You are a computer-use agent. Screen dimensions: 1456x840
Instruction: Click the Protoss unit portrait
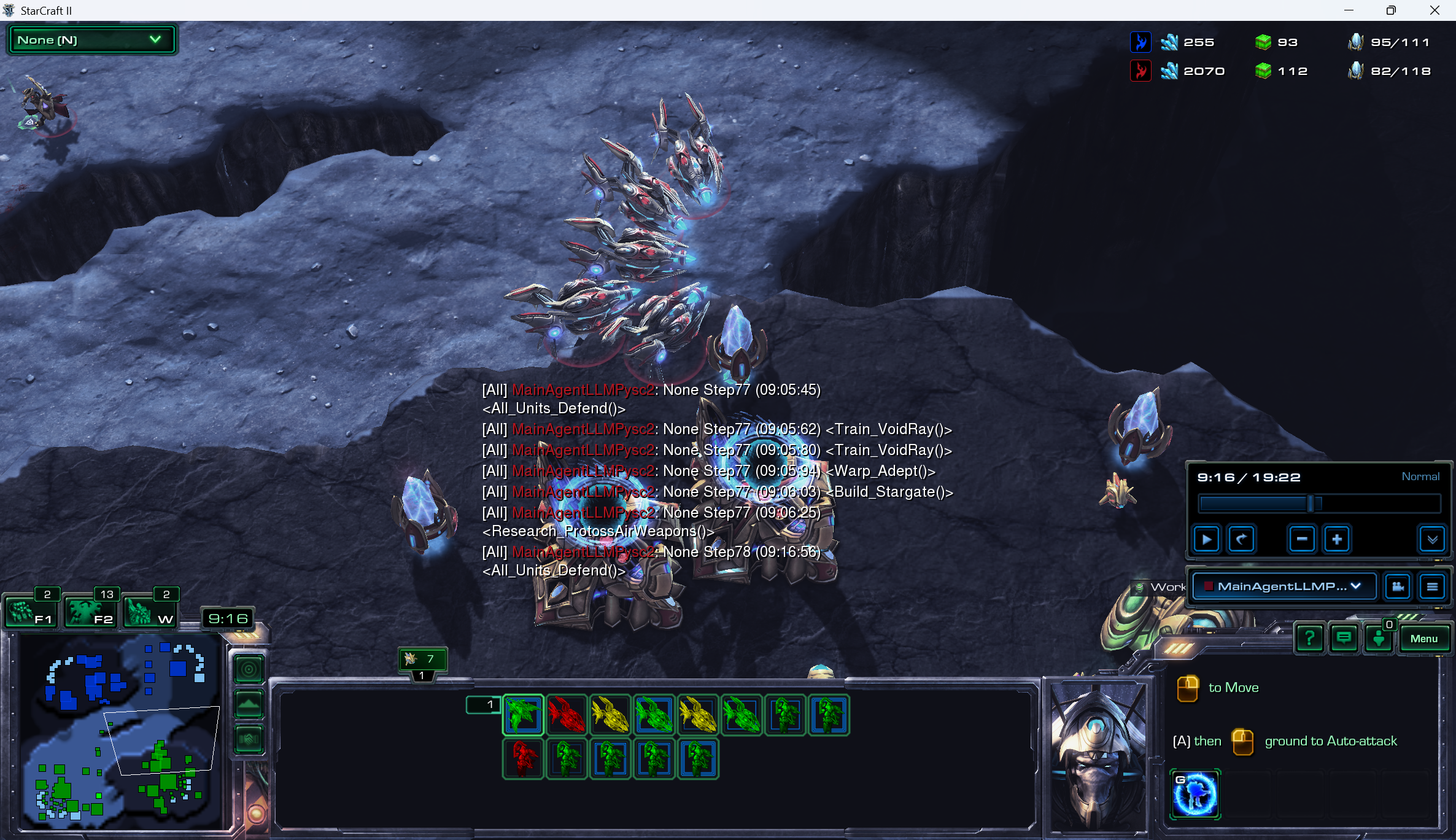click(x=1096, y=755)
